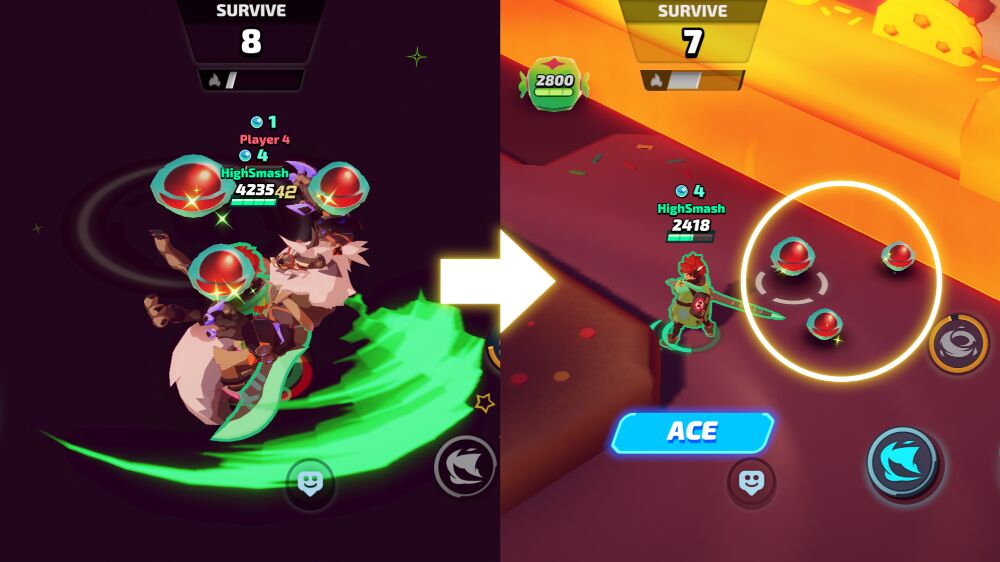Open the emote smiley button under the green slash

pyautogui.click(x=310, y=484)
